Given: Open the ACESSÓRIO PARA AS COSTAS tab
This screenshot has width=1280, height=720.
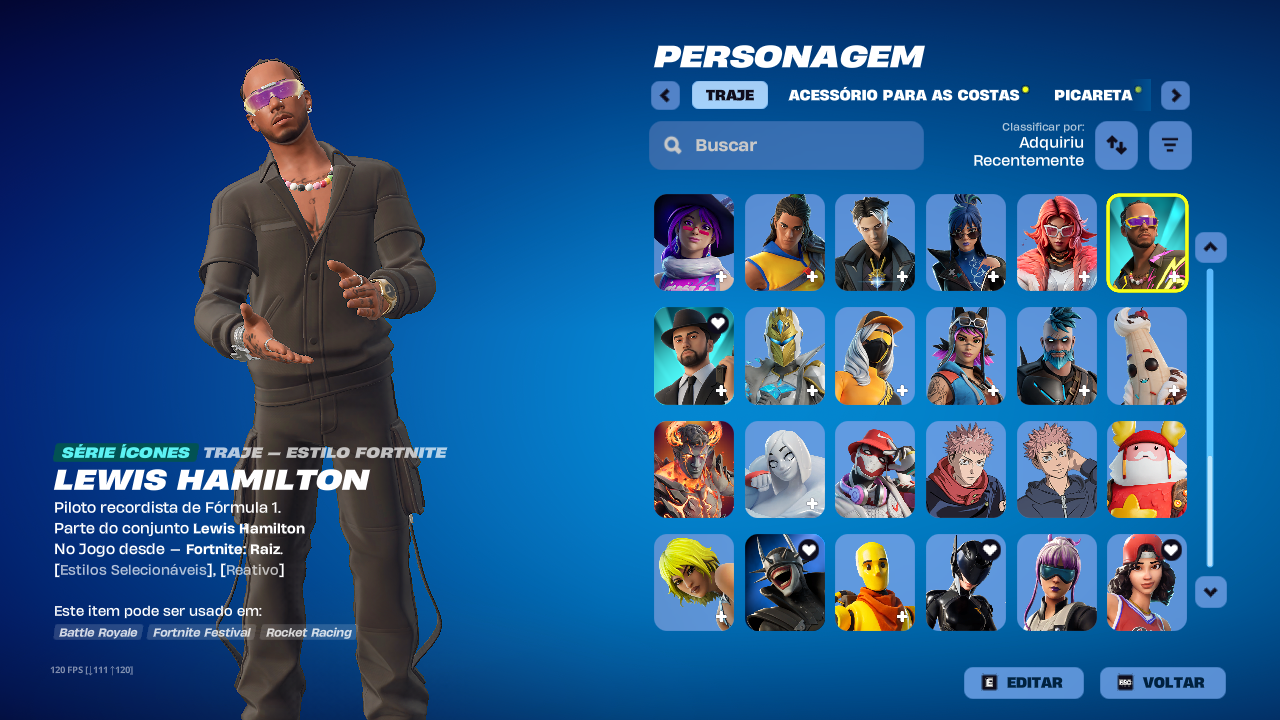Looking at the screenshot, I should point(904,95).
